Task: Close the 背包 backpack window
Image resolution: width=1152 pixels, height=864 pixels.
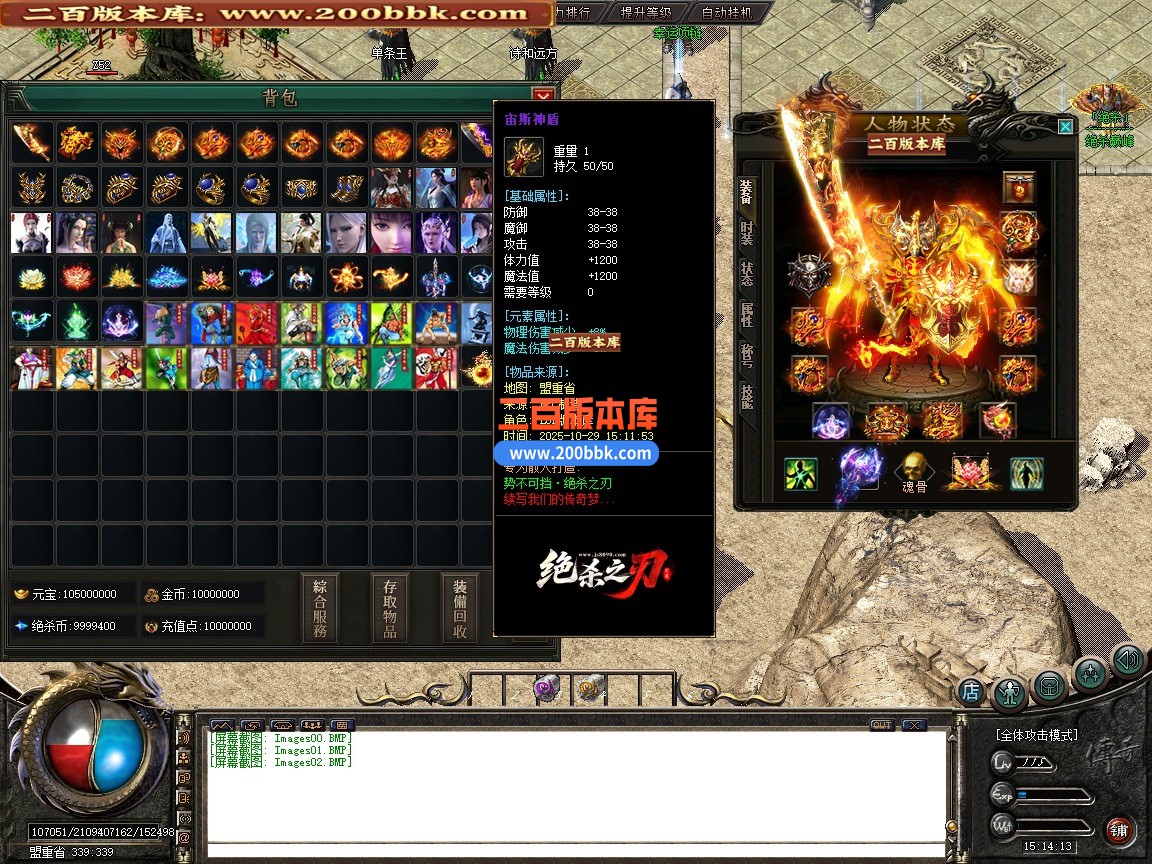Action: (543, 96)
